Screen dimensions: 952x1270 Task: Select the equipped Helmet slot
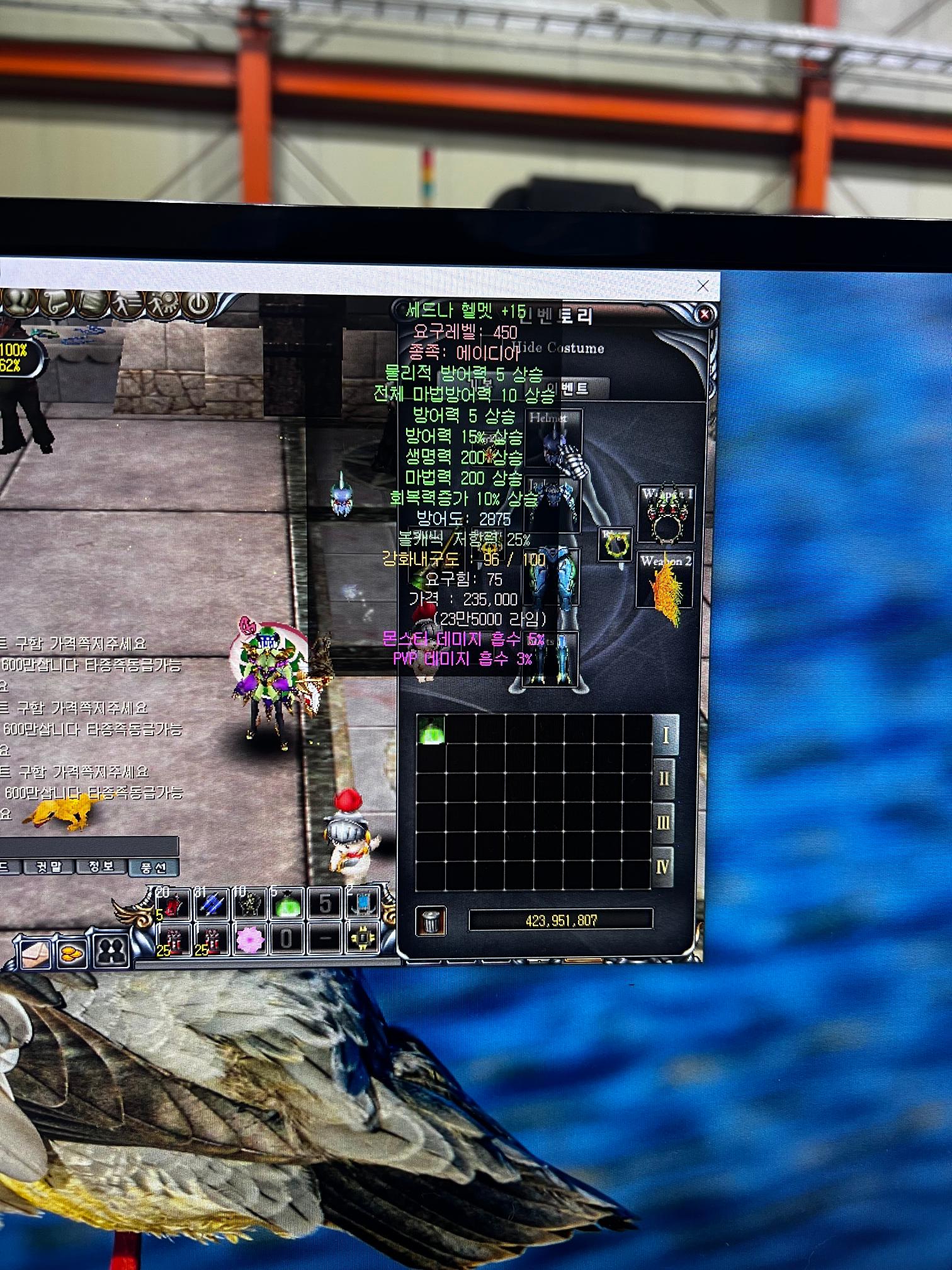553,438
